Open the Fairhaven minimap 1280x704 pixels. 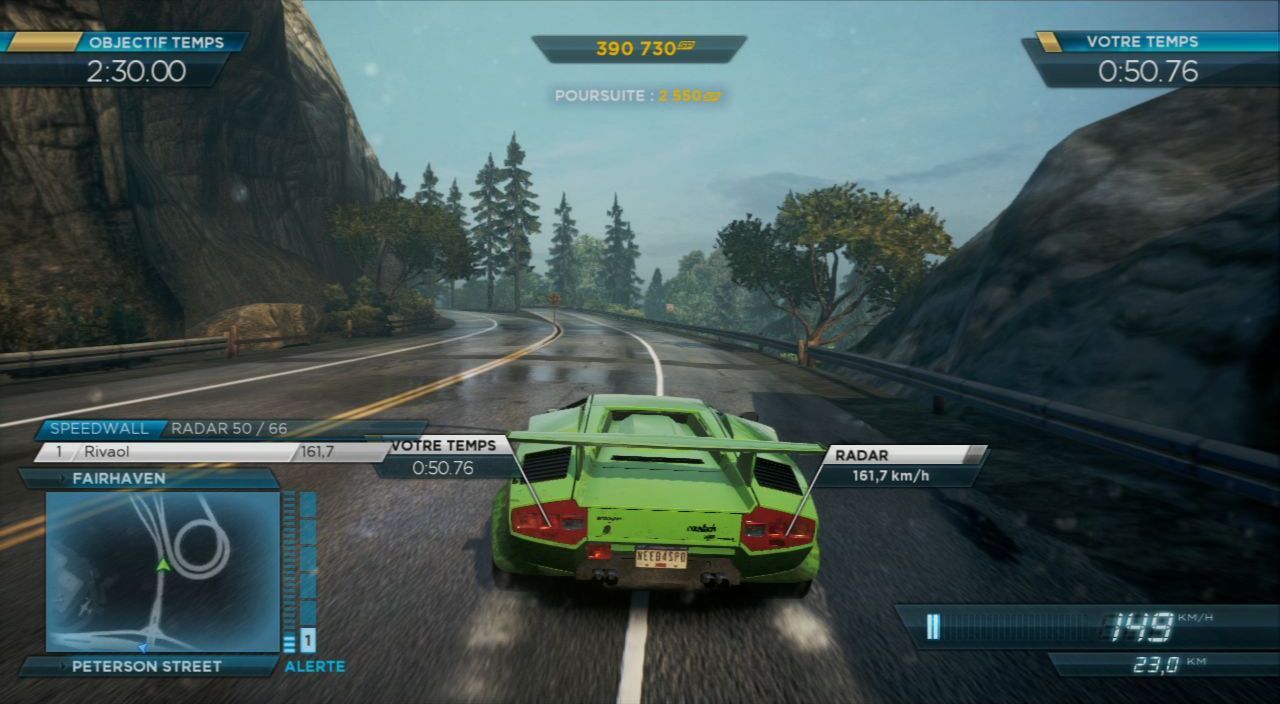click(x=162, y=571)
